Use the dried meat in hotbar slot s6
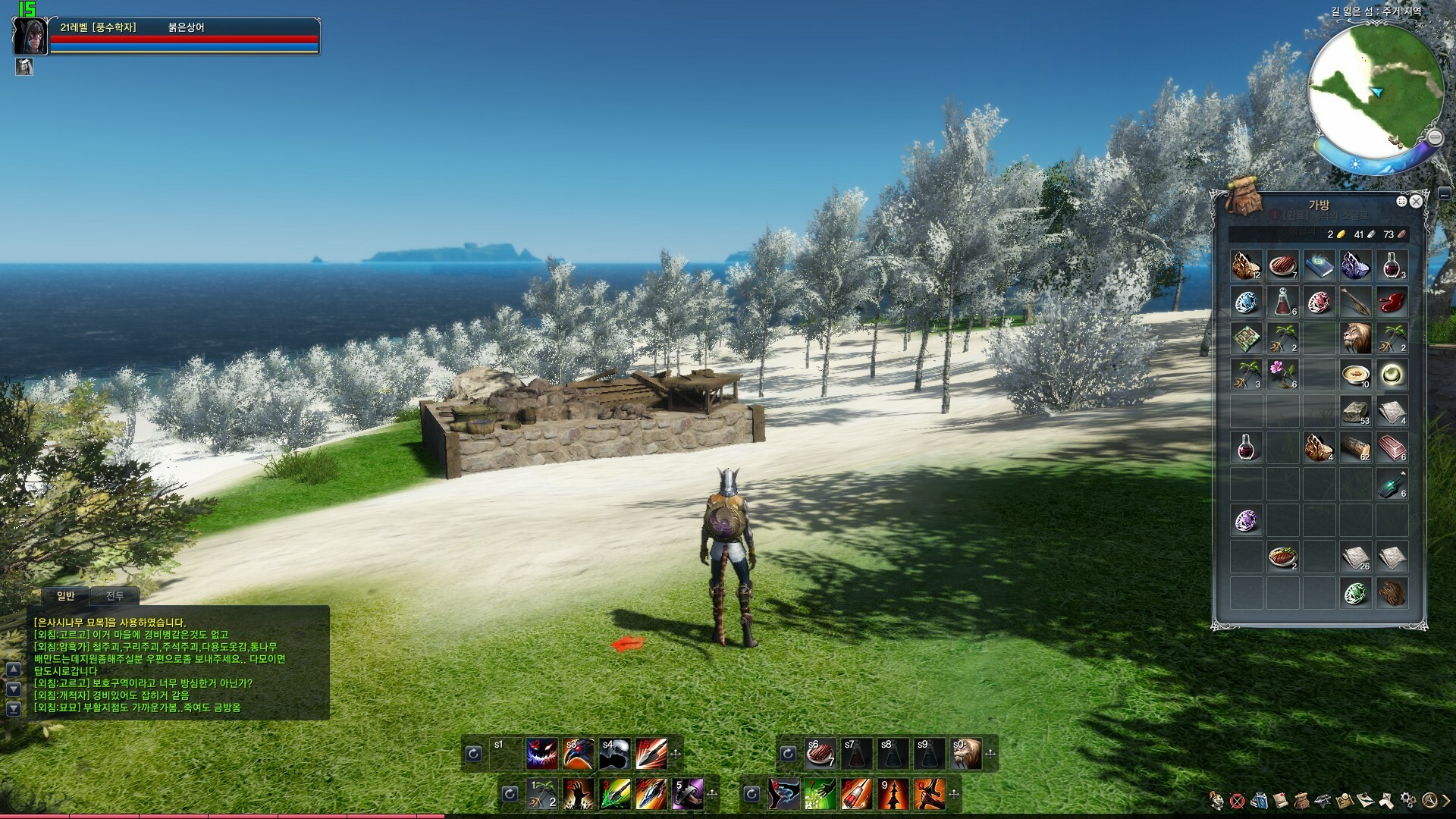1456x819 pixels. [820, 754]
